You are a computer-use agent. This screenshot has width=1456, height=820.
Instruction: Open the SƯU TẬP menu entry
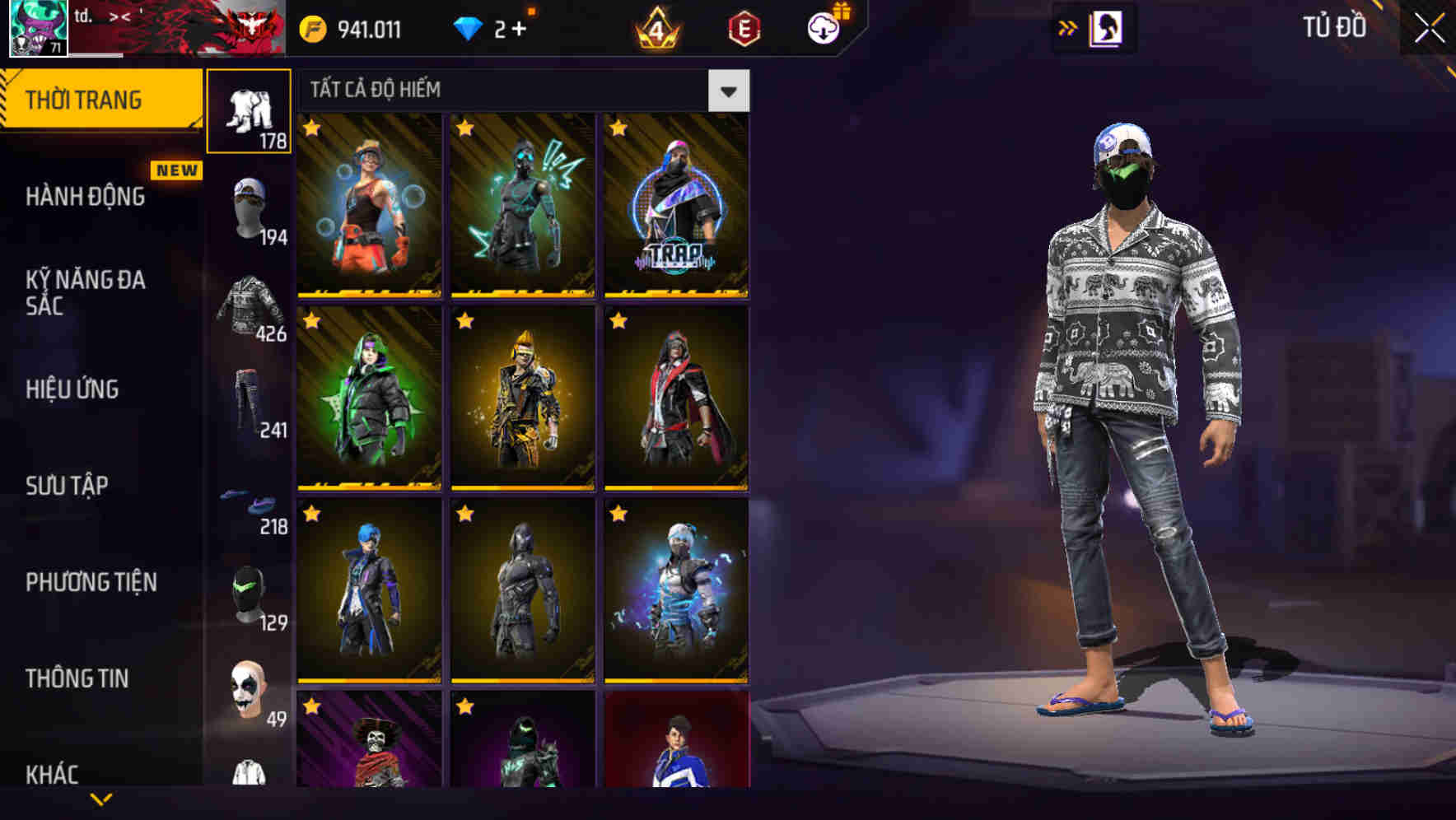tap(66, 487)
